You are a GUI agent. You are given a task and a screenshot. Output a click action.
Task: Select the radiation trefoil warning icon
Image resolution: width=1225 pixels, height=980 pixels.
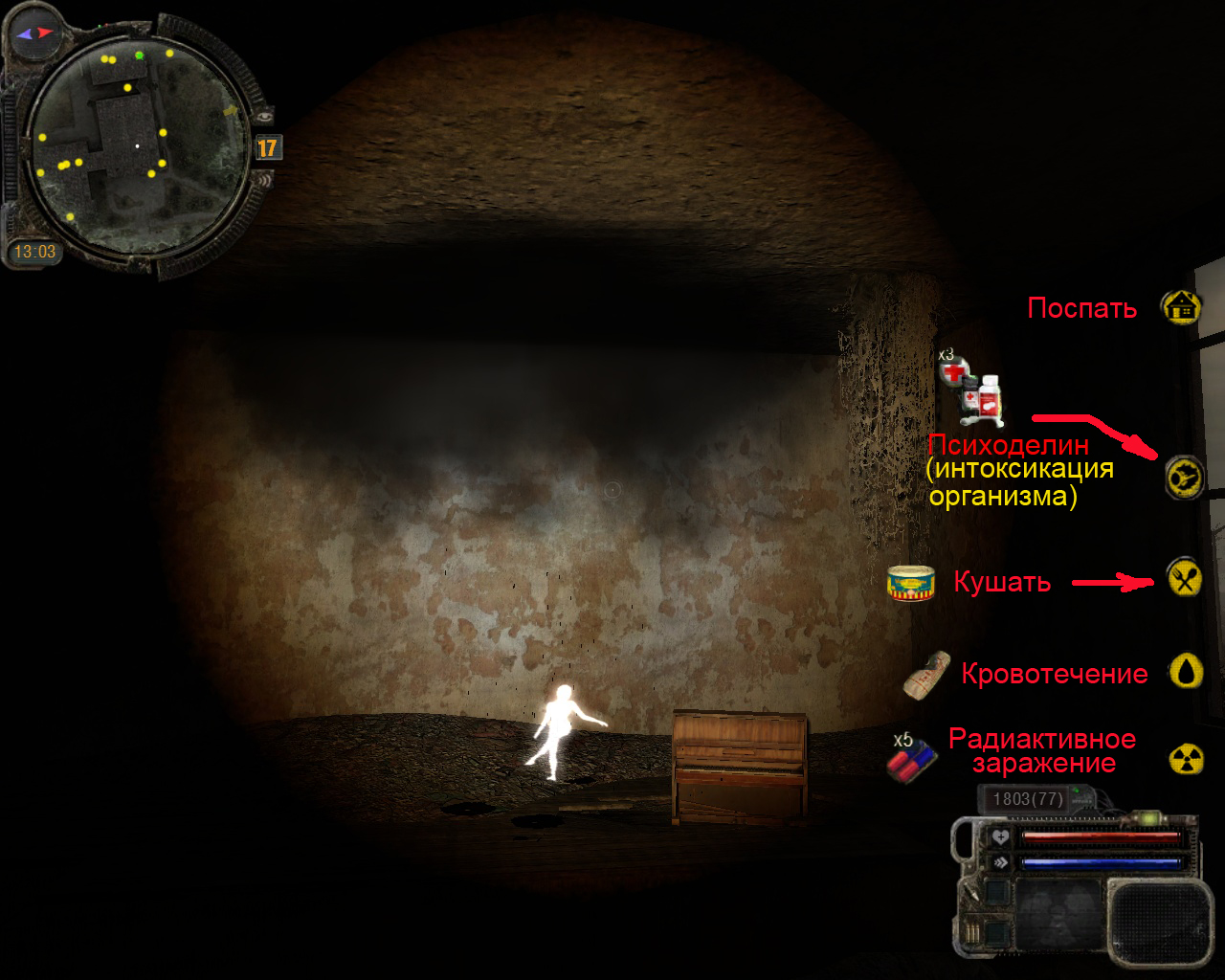pos(1187,759)
